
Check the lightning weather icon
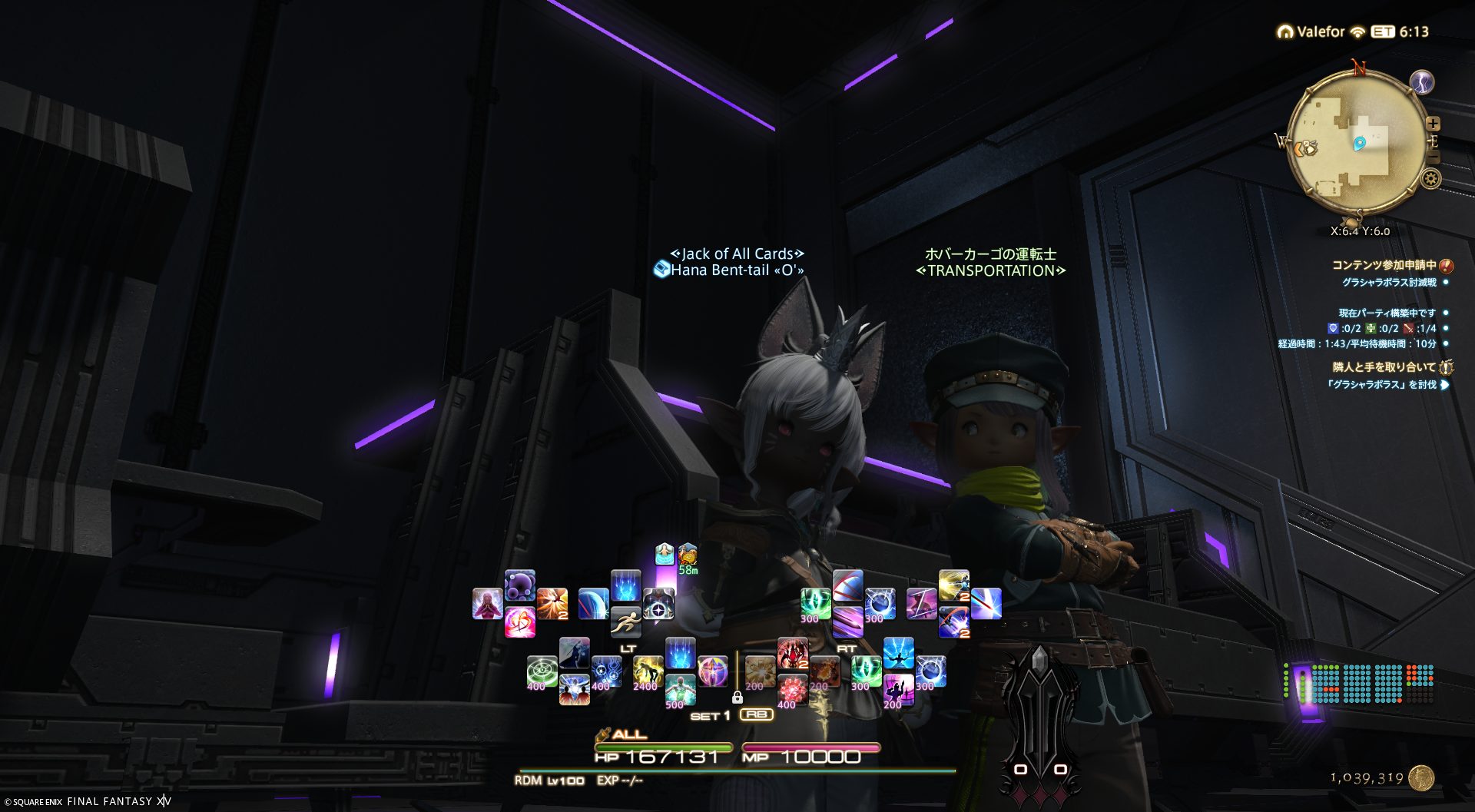1422,82
